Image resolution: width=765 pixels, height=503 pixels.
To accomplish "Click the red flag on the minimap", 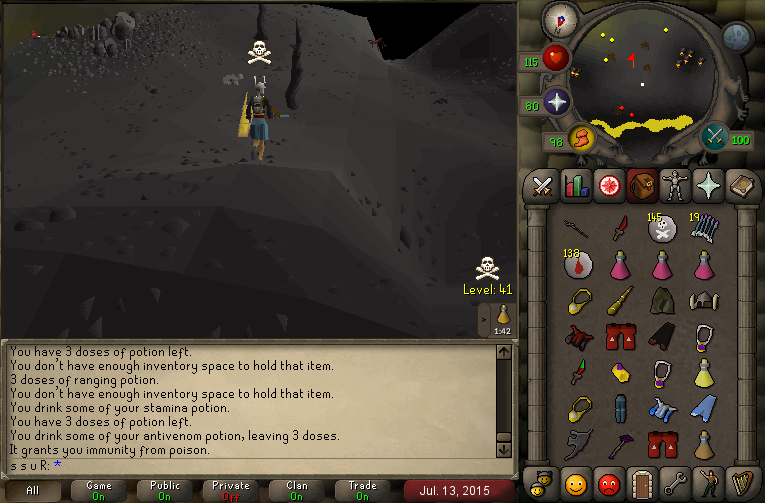I will (631, 59).
